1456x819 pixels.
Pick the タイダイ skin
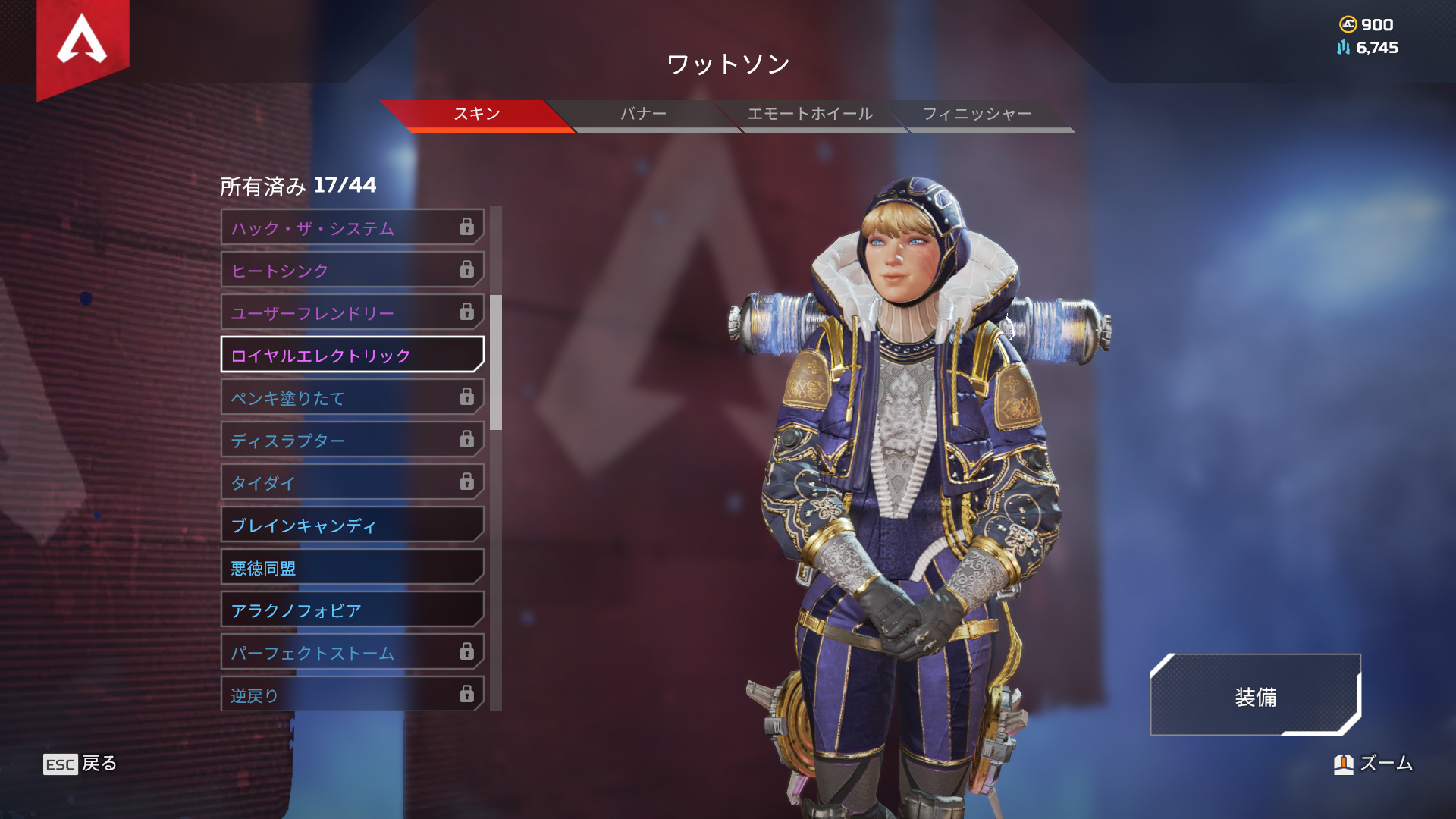pyautogui.click(x=352, y=482)
